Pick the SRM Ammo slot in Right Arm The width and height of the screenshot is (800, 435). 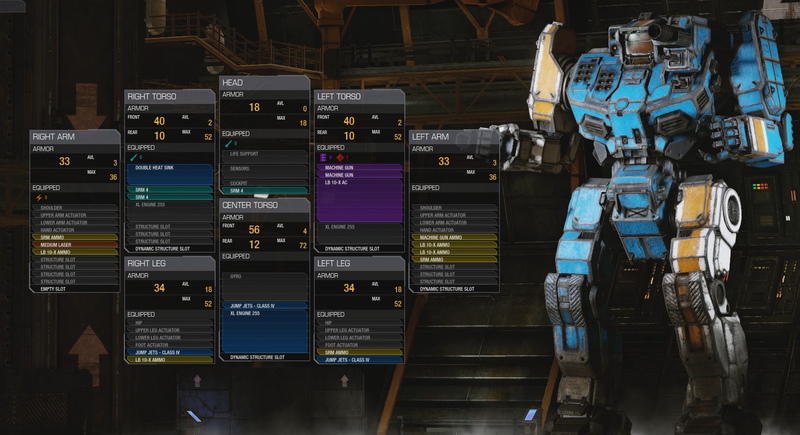[x=73, y=236]
